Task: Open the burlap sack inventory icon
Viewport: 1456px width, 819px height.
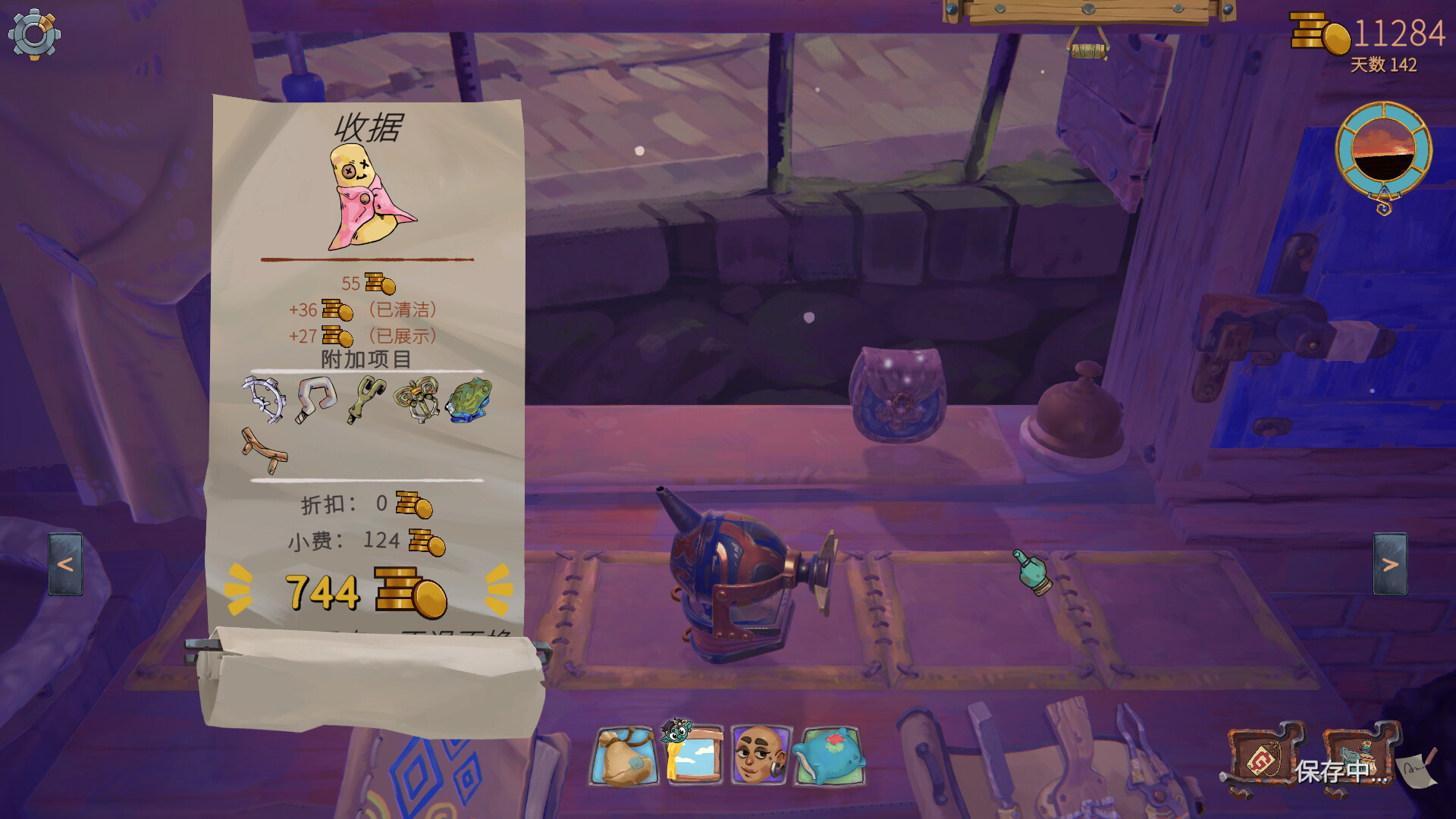Action: (624, 756)
